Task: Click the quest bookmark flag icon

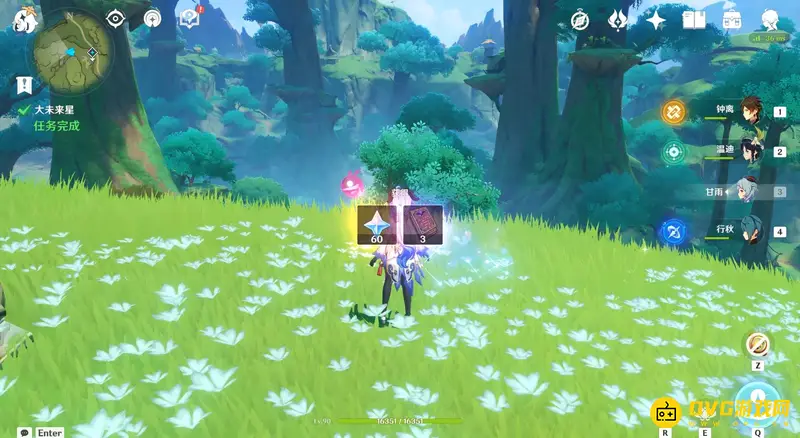Action: point(24,85)
